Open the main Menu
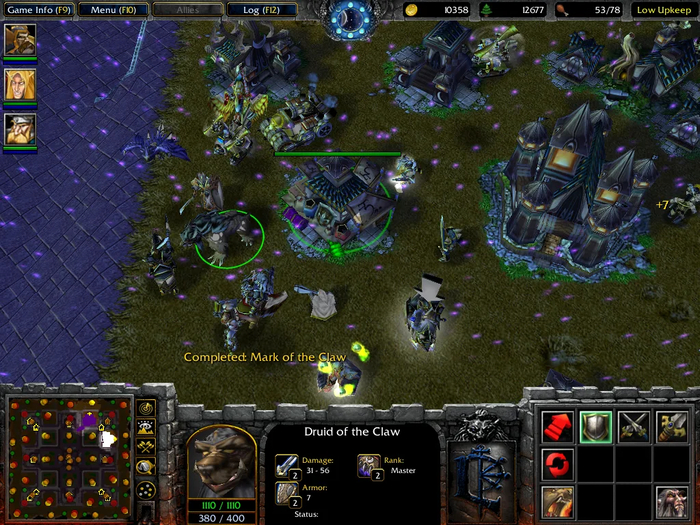Viewport: 700px width, 525px height. tap(113, 10)
